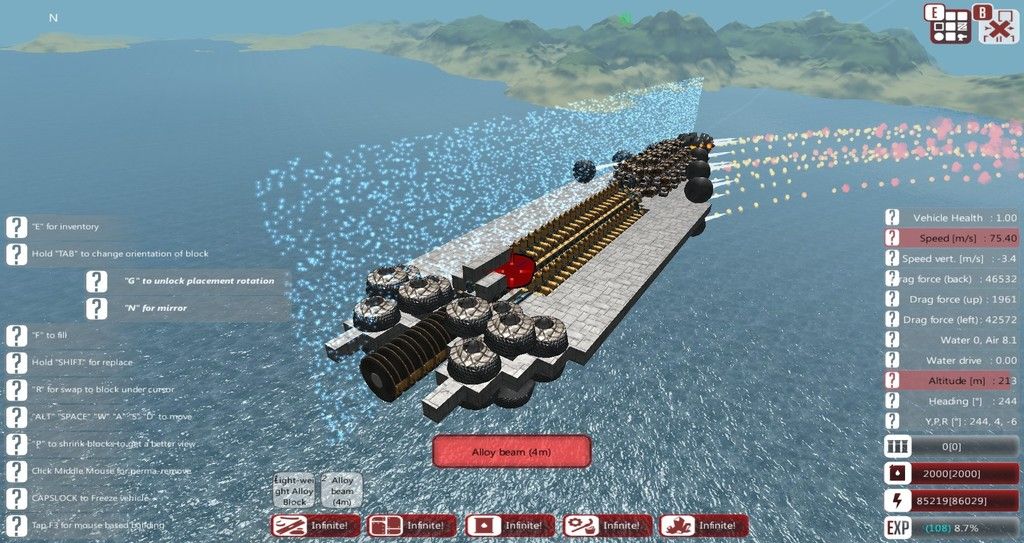The height and width of the screenshot is (543, 1024).
Task: Select the Light-weight Alloy Block hotbar slot
Action: point(294,491)
